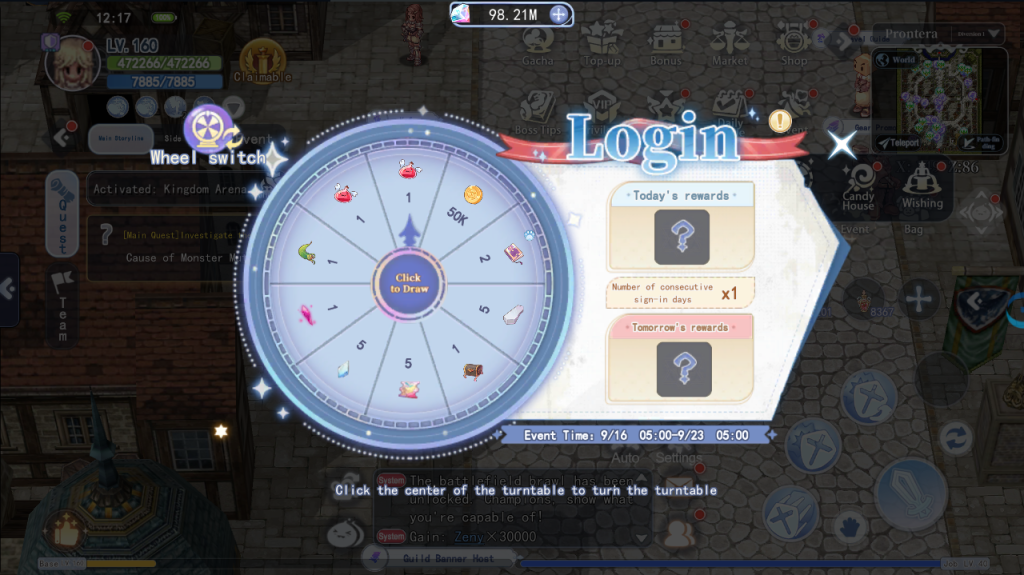Open the Top up menu

[602, 45]
